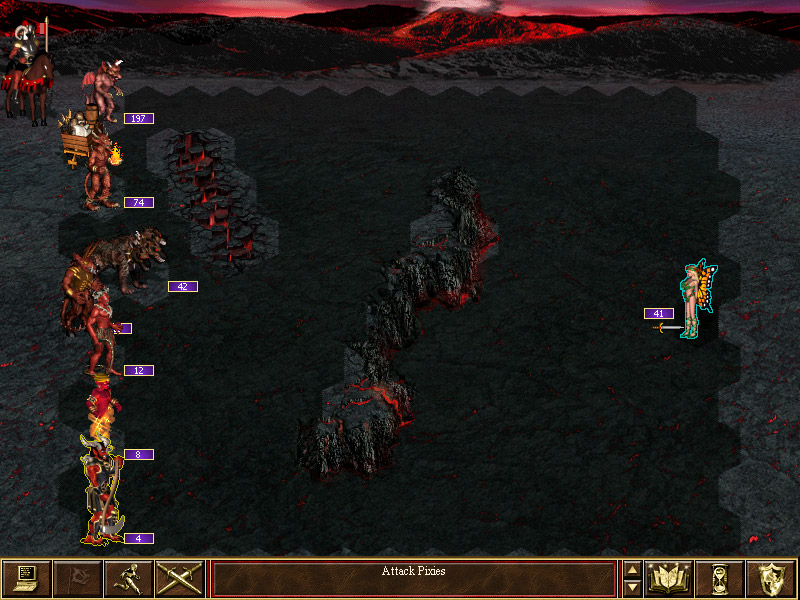
Task: Retreat using the running man button
Action: 129,578
